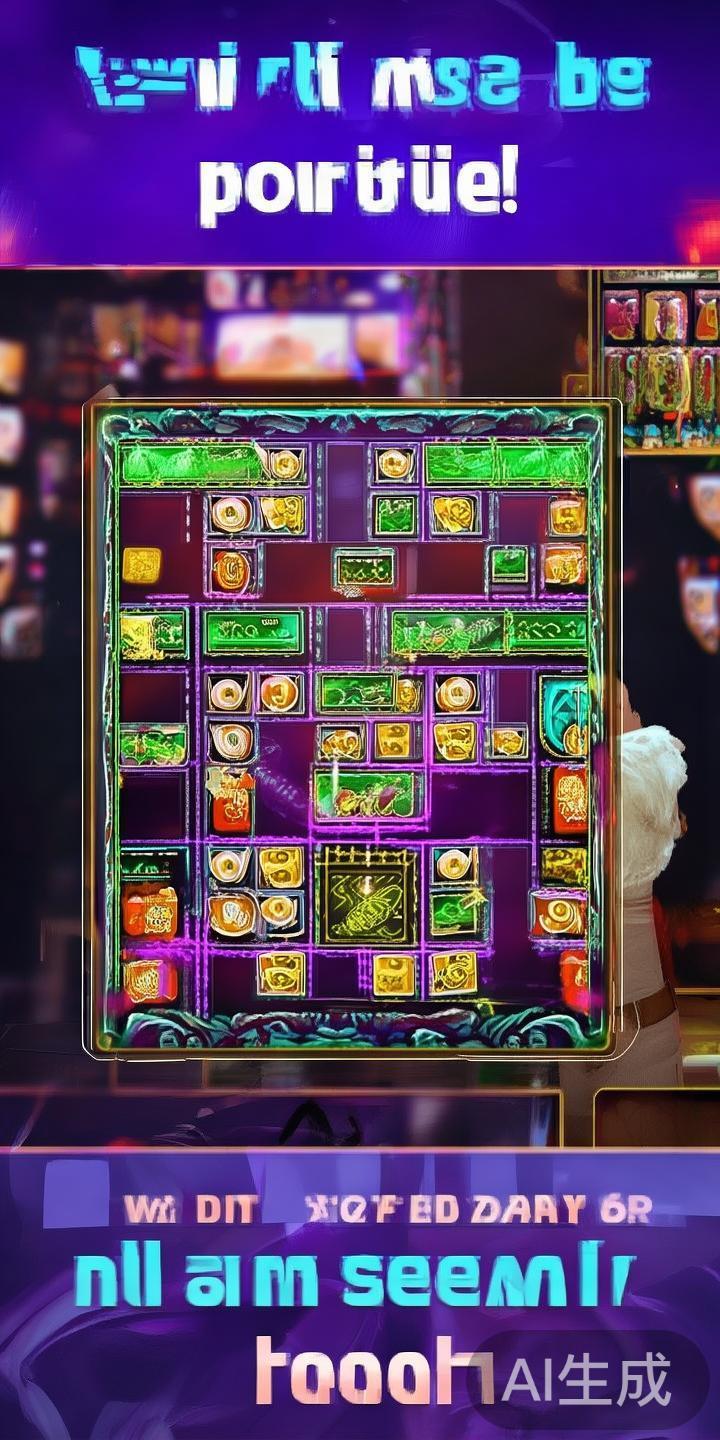Pick the teal shield tile on the board

point(563,713)
